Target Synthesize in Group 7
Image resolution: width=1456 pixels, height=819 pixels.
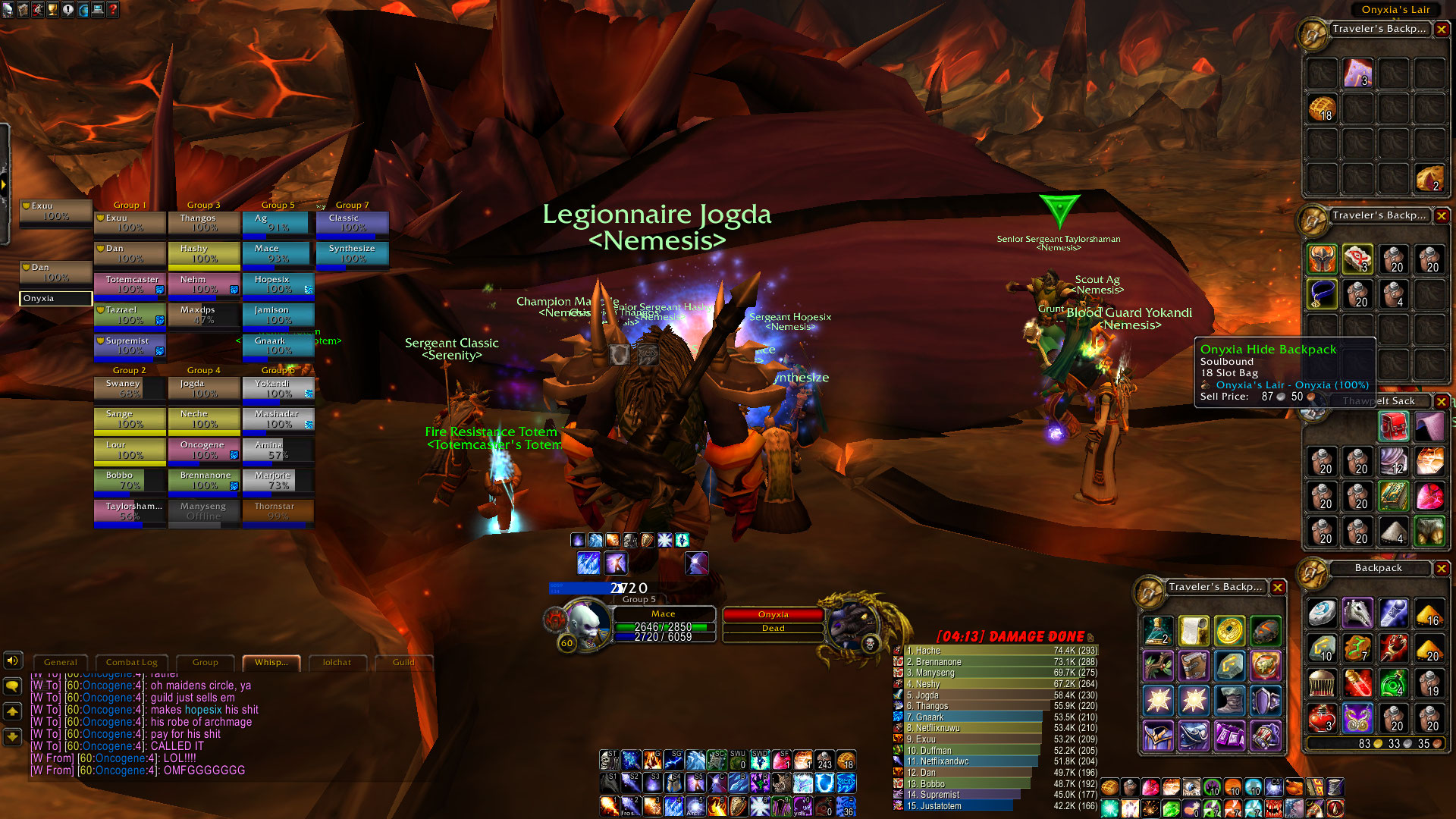point(352,253)
